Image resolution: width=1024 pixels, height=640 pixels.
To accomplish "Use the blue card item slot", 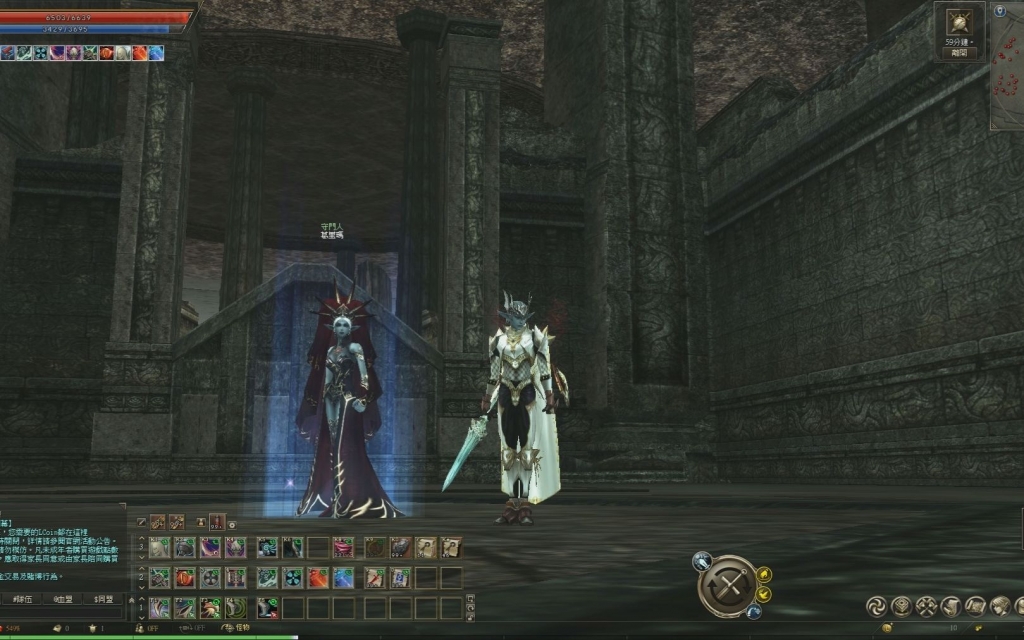I will (x=399, y=577).
